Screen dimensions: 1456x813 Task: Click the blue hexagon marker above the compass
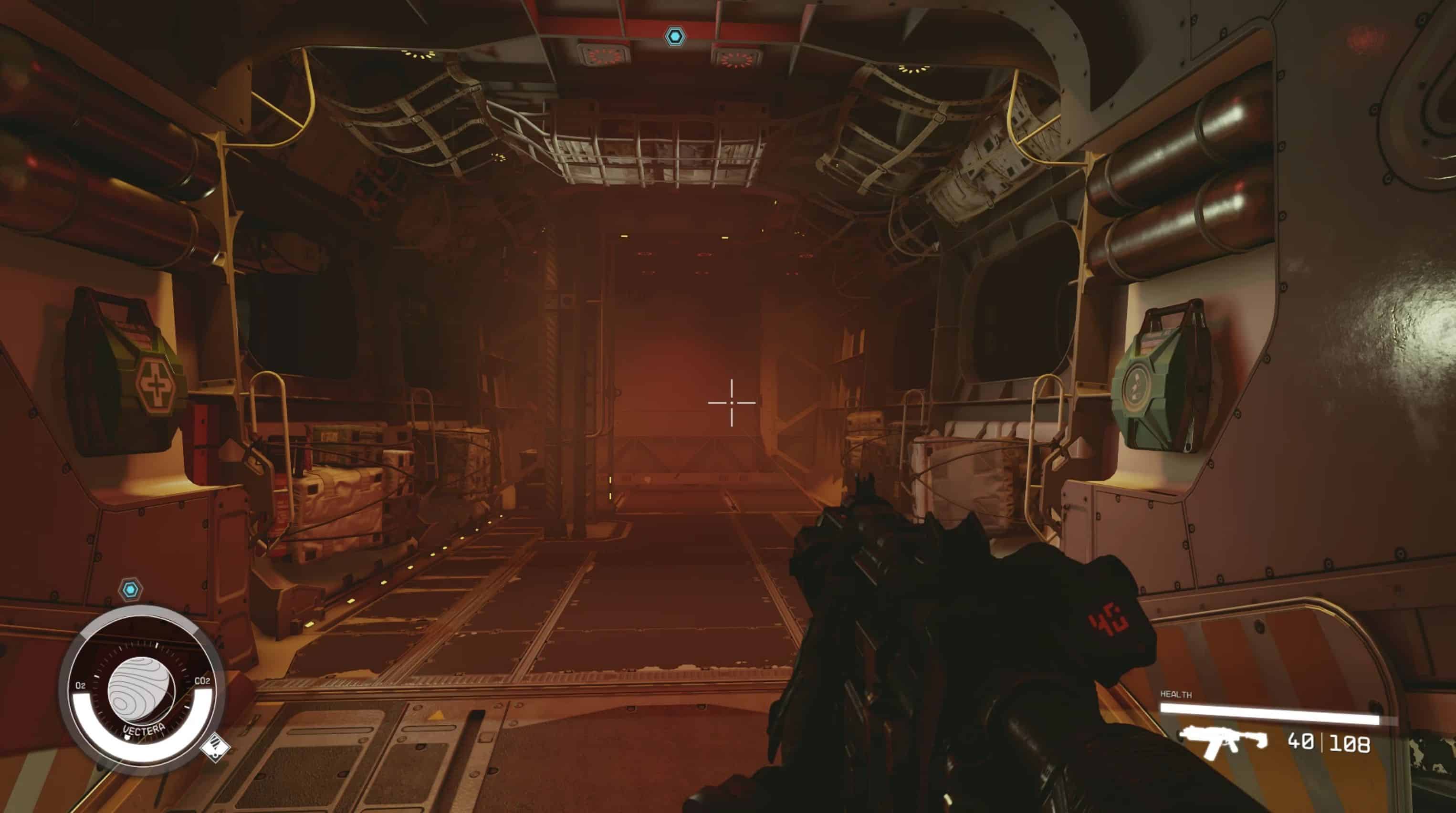coord(131,590)
